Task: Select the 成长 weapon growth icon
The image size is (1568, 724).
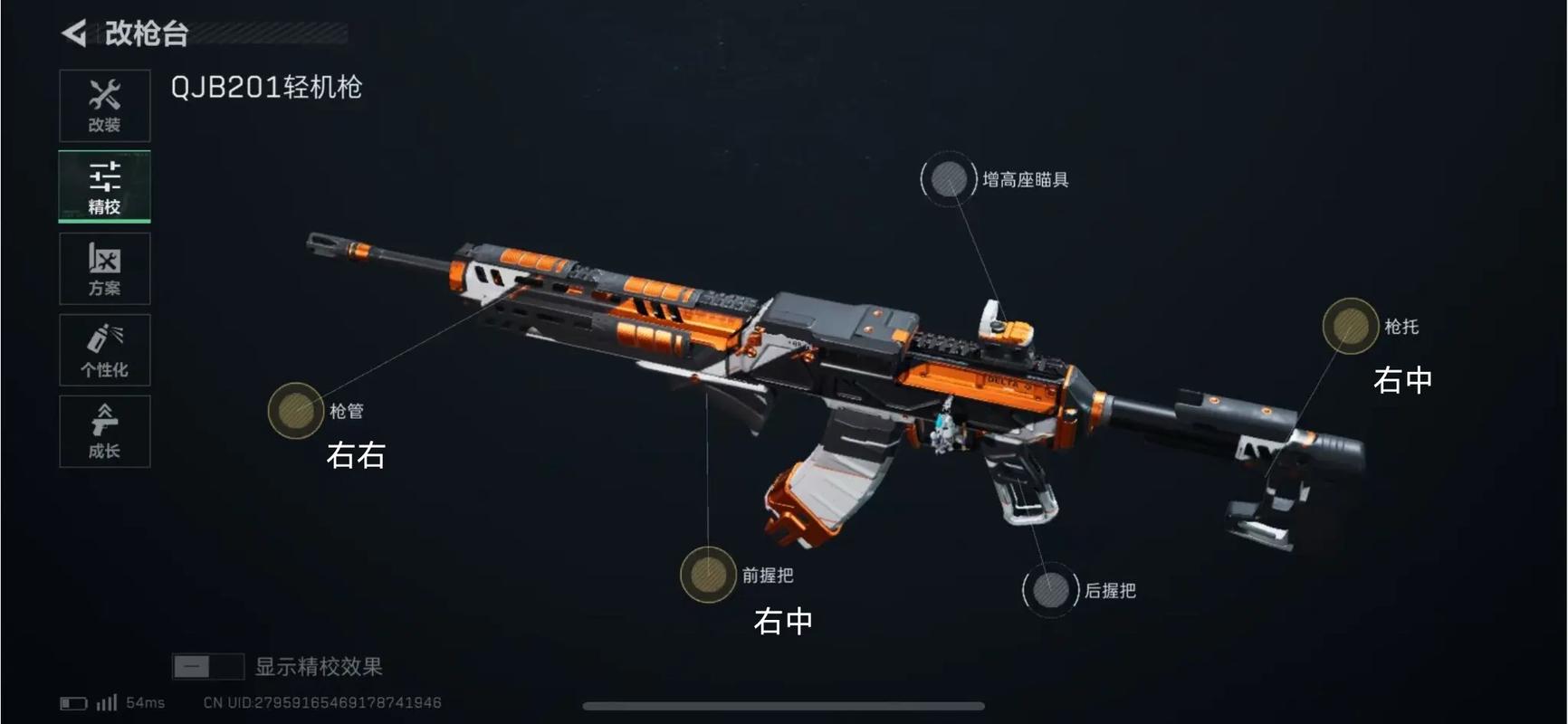Action: 104,431
